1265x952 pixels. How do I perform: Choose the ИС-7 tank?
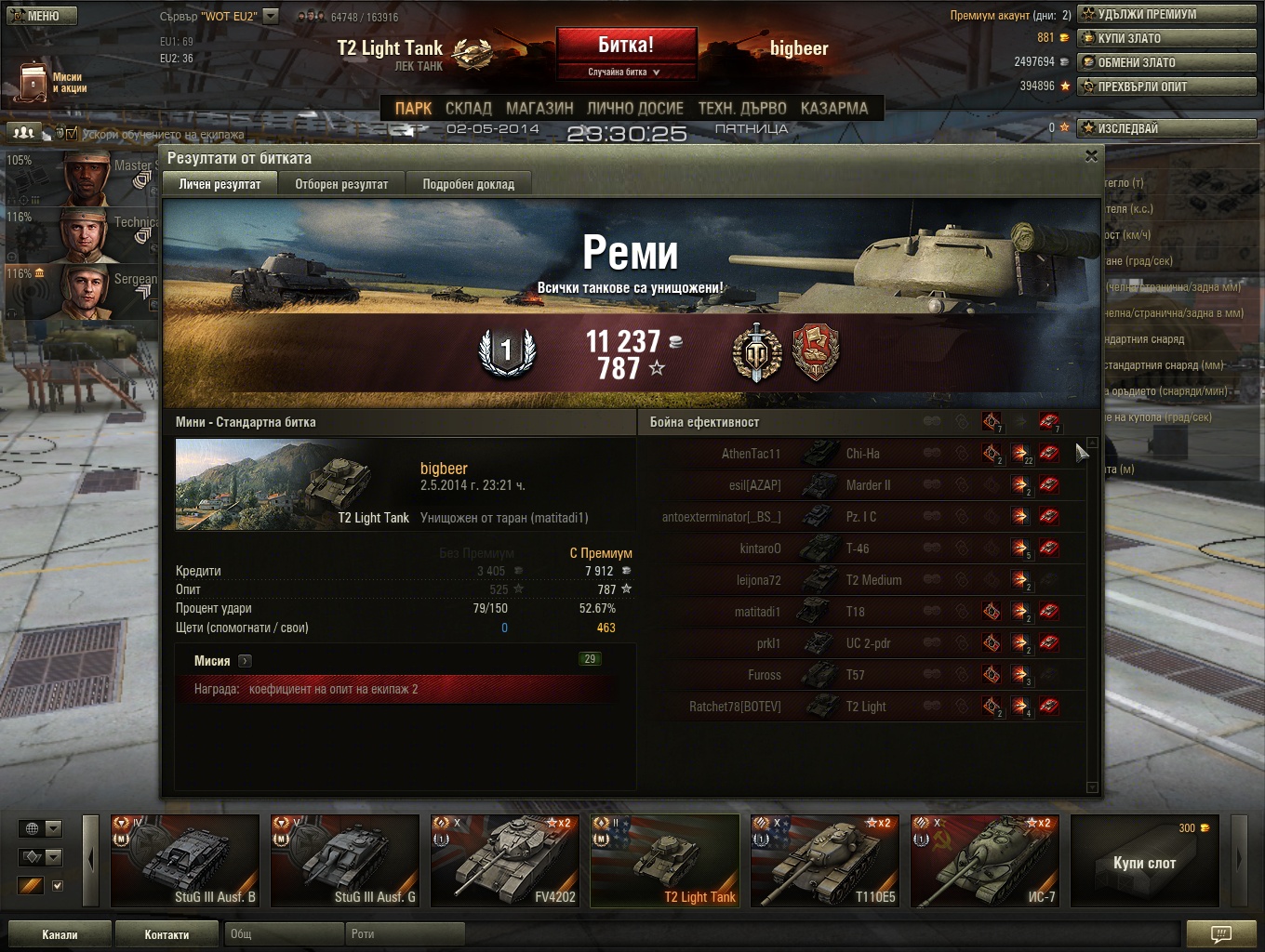[985, 861]
